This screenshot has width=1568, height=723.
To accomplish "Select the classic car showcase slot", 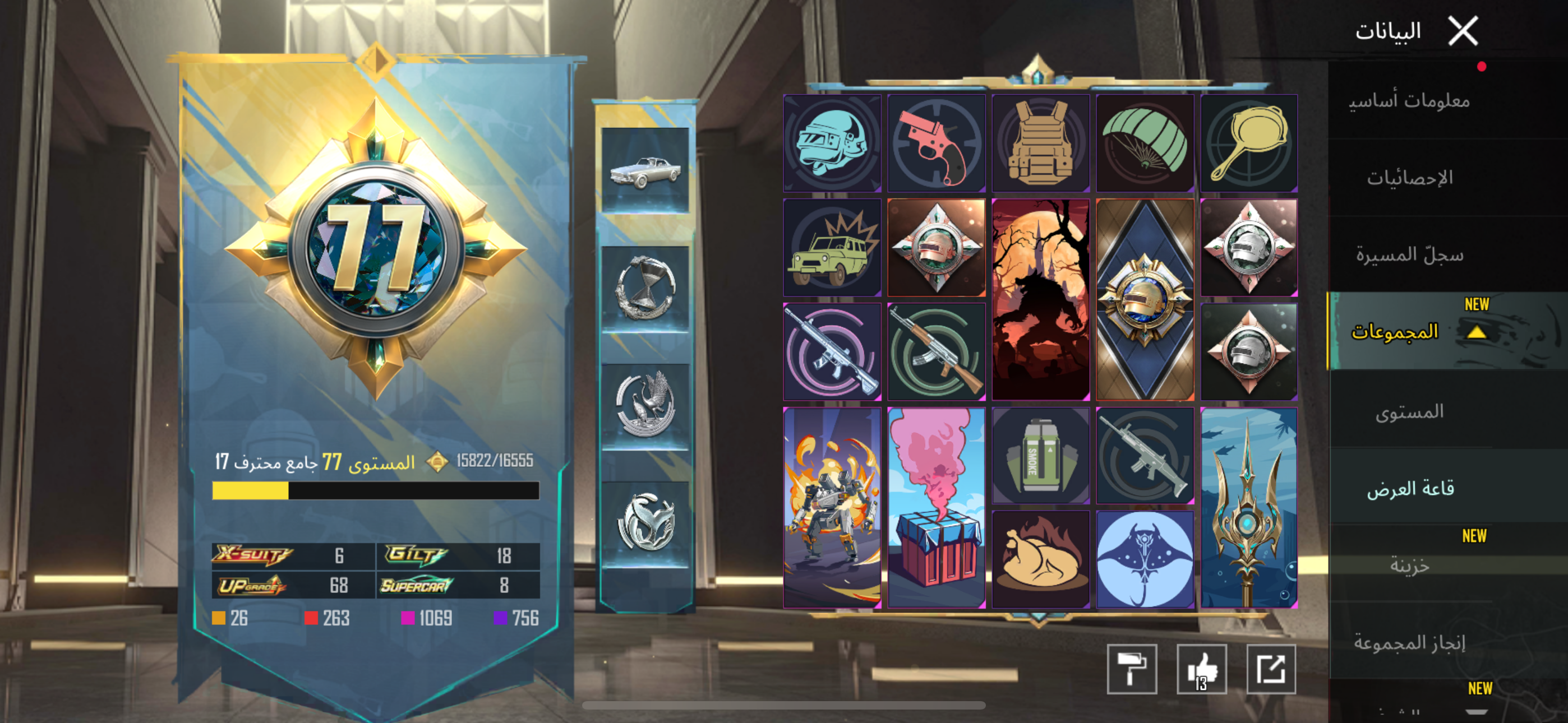I will coord(645,170).
